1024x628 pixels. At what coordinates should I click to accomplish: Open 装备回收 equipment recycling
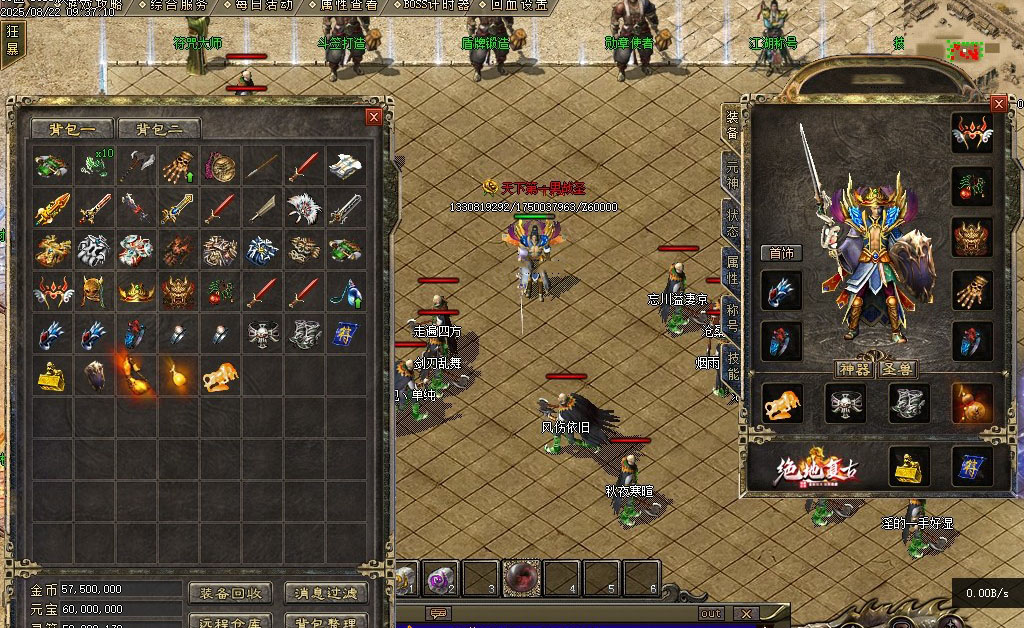coord(230,593)
